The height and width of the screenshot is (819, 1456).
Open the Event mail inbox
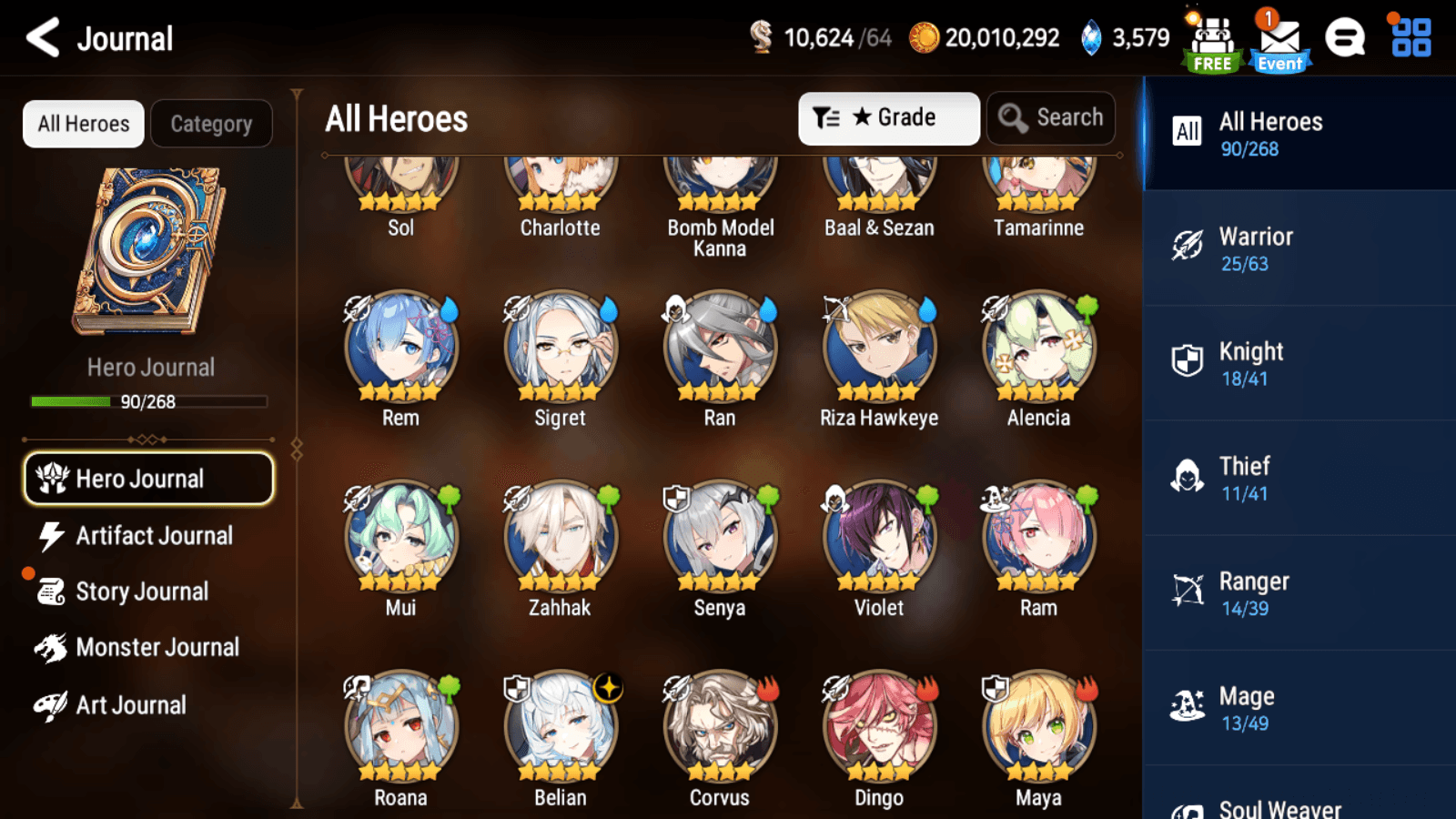(x=1280, y=38)
